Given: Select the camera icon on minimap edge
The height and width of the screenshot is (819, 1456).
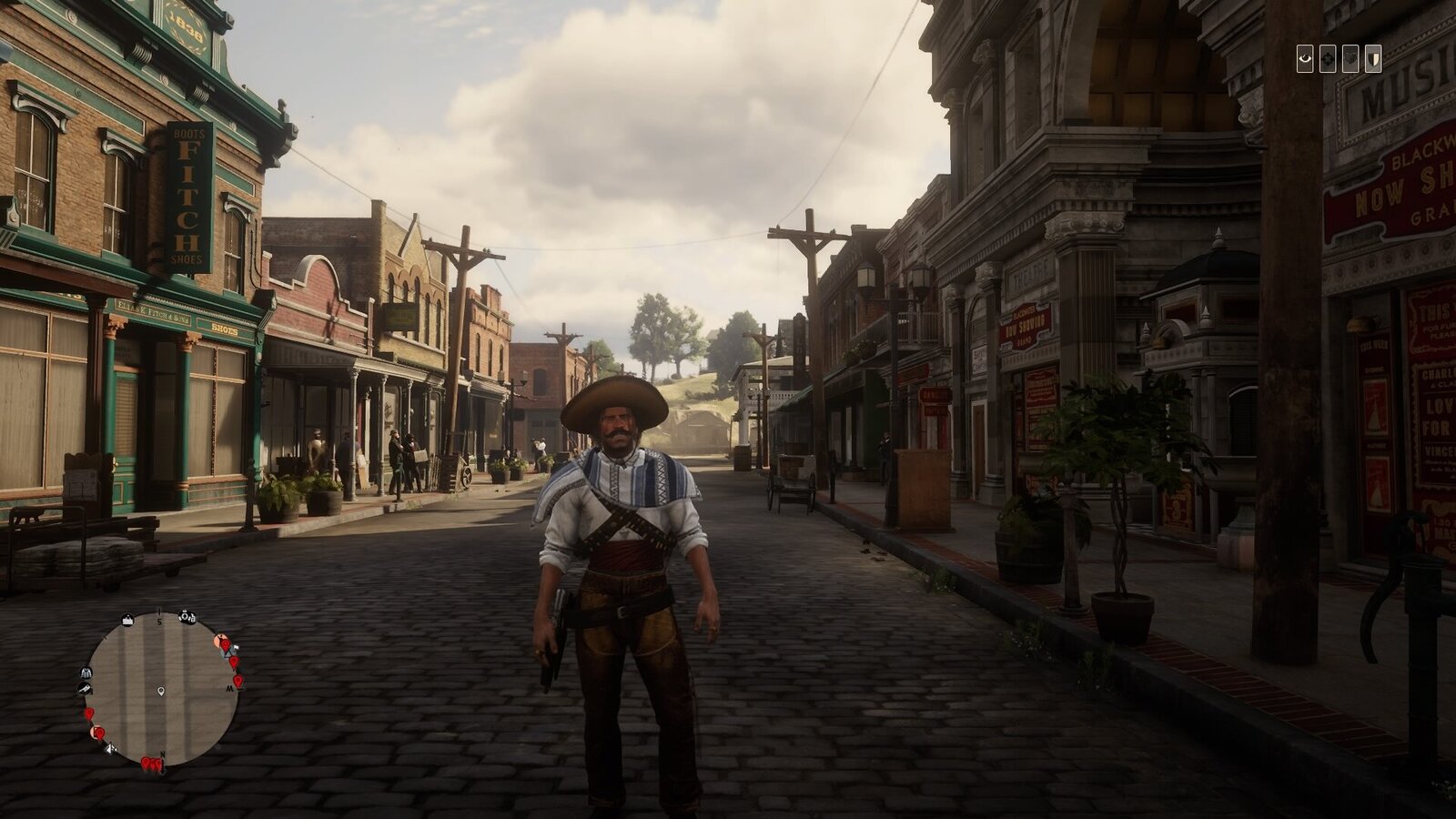Looking at the screenshot, I should (x=187, y=617).
